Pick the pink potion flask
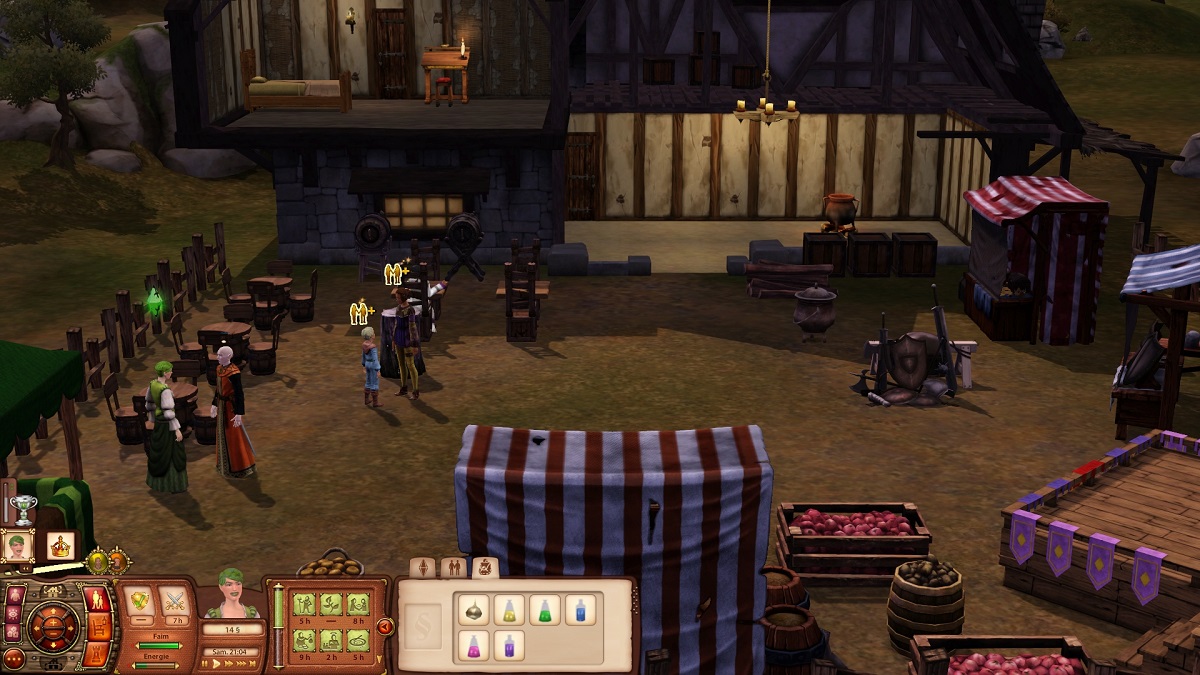The height and width of the screenshot is (675, 1200). click(x=471, y=646)
